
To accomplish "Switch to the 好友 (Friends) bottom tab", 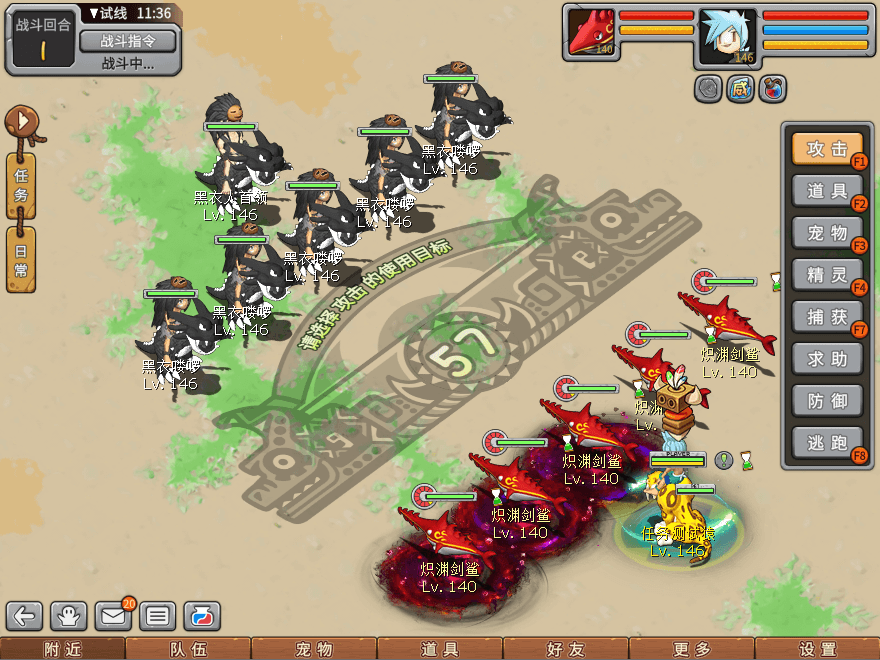I will [565, 649].
